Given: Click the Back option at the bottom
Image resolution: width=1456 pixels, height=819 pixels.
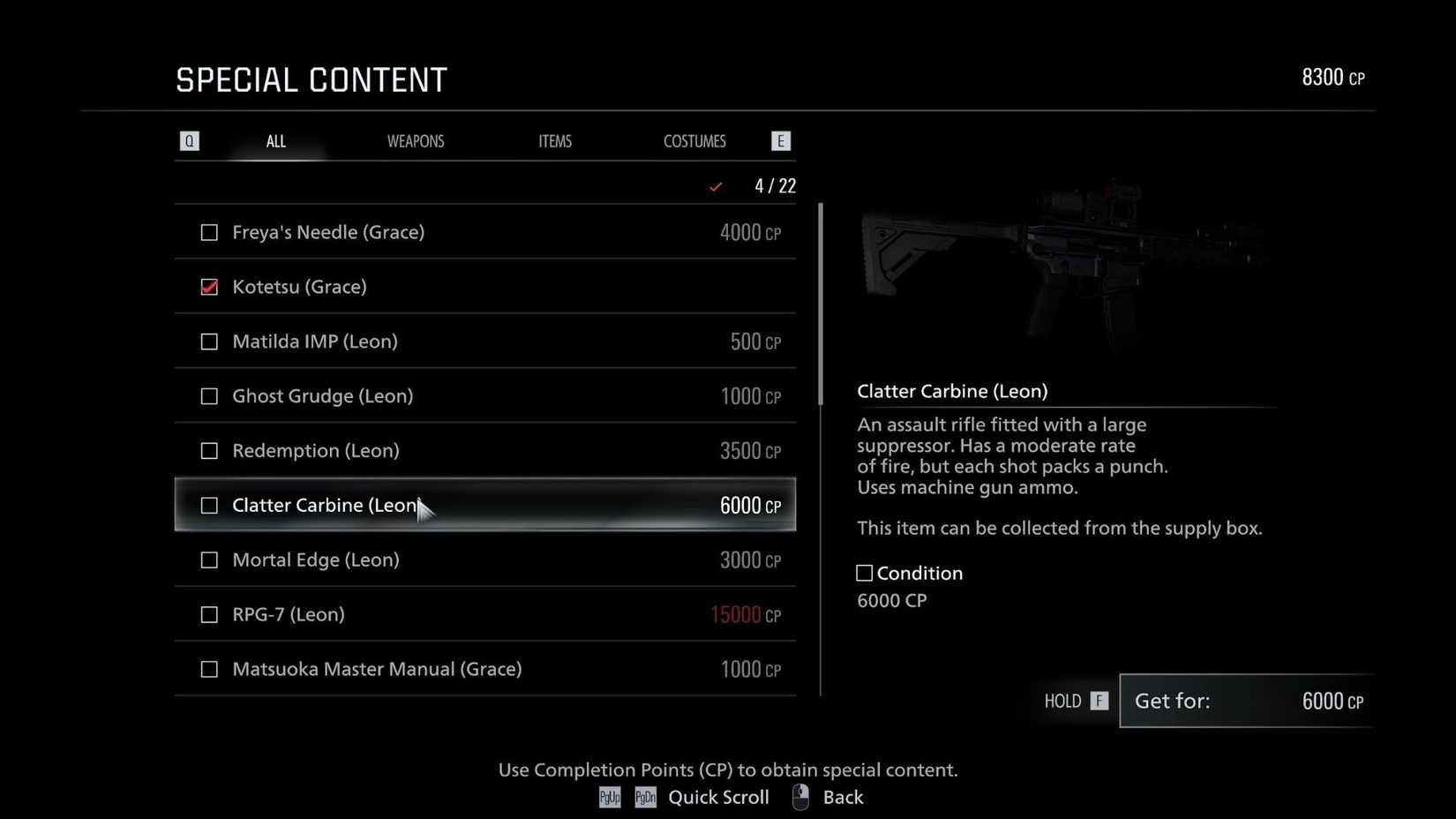Looking at the screenshot, I should pyautogui.click(x=843, y=797).
